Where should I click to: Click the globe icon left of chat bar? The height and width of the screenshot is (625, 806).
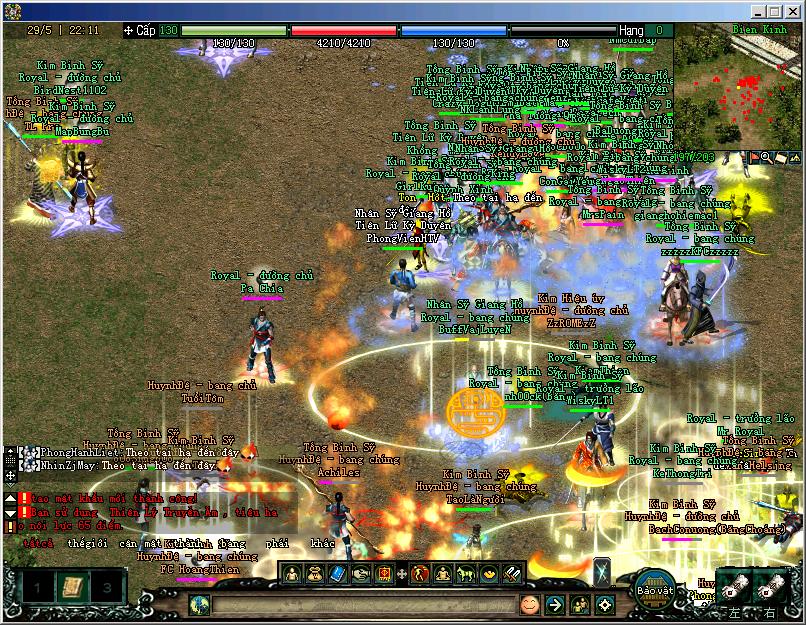point(199,605)
